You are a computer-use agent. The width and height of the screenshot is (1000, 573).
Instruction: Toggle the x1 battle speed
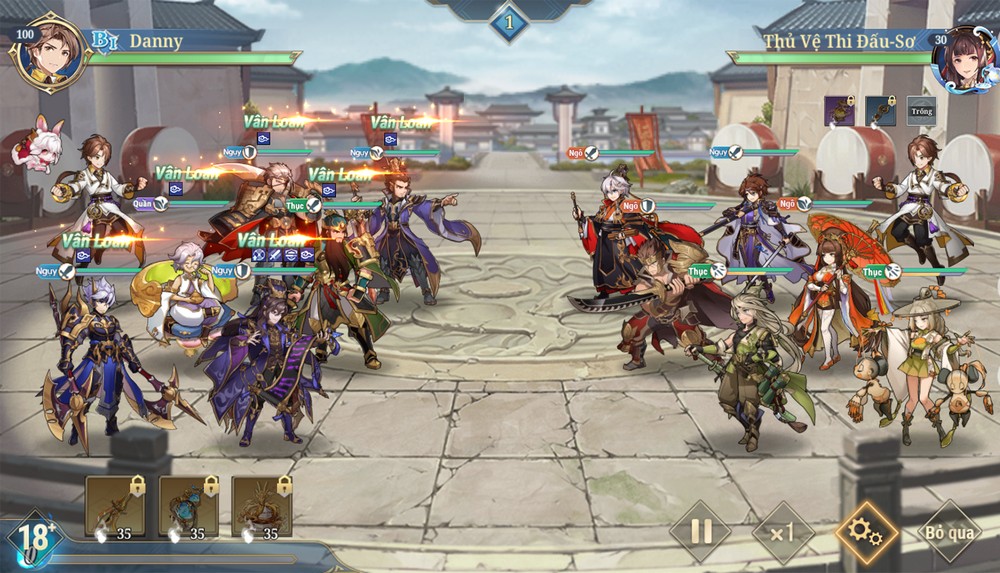click(x=783, y=531)
